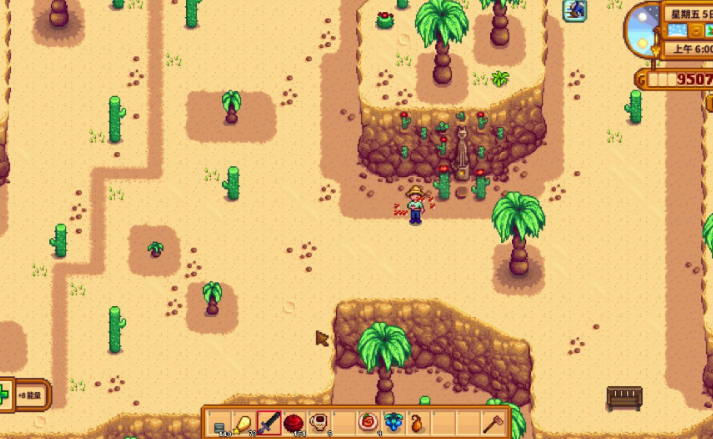Select the coffee cup slot
Screen dimensions: 713x439
[319, 424]
